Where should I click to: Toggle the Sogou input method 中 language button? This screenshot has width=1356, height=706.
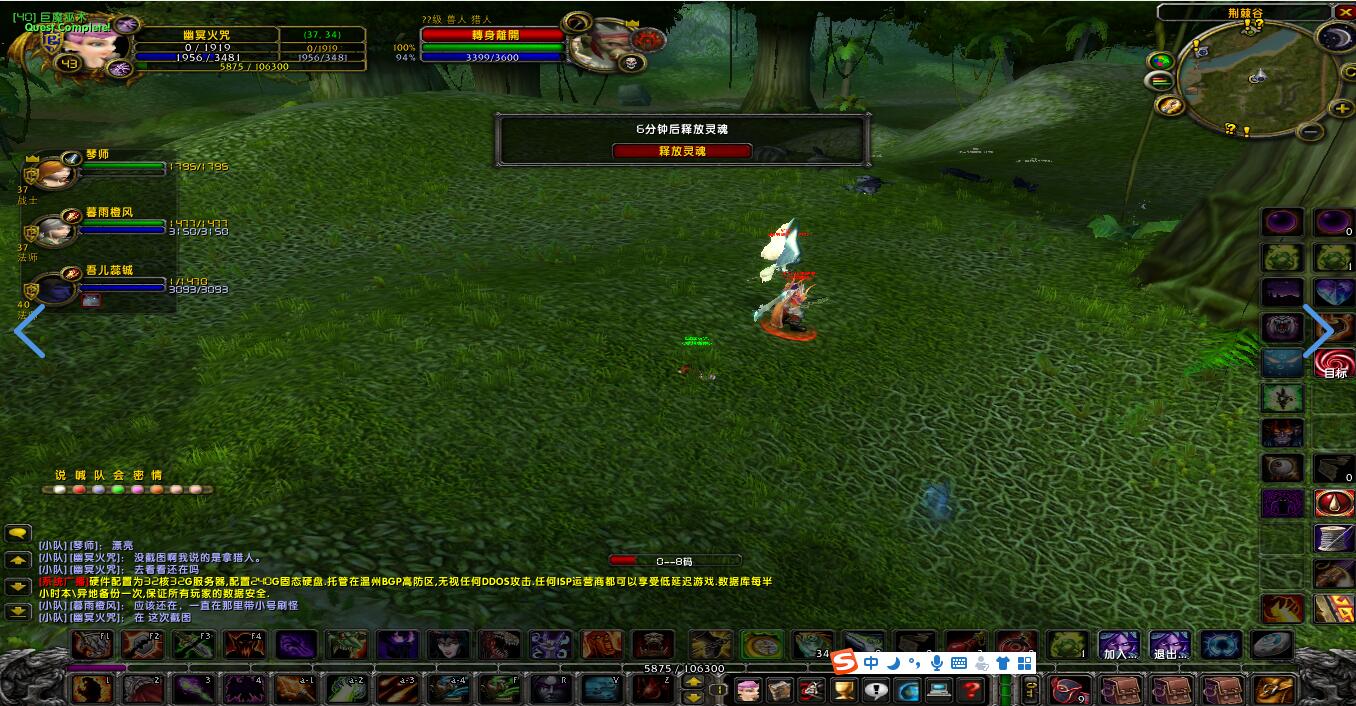[x=871, y=663]
